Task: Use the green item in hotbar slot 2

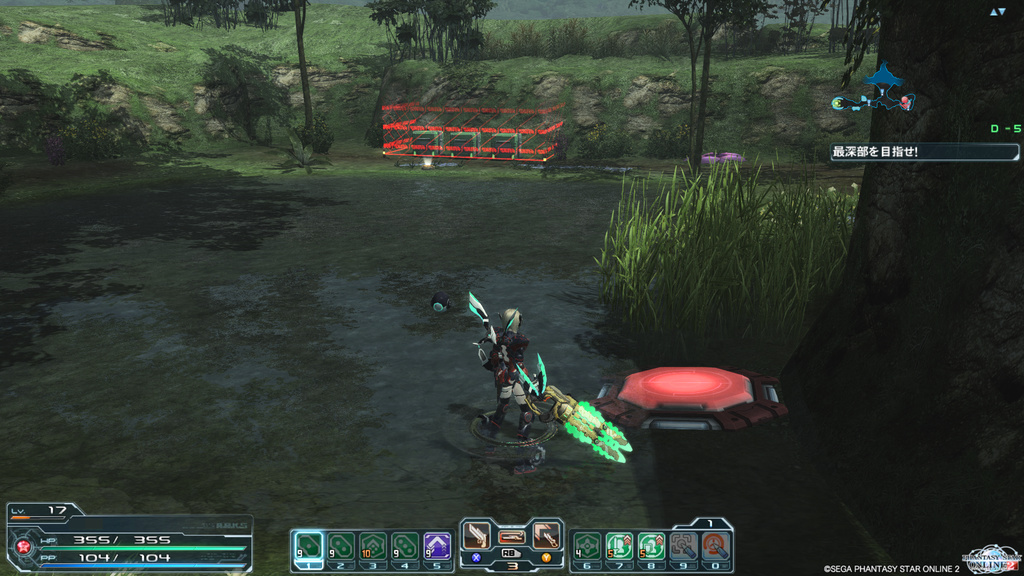Action: (x=341, y=545)
